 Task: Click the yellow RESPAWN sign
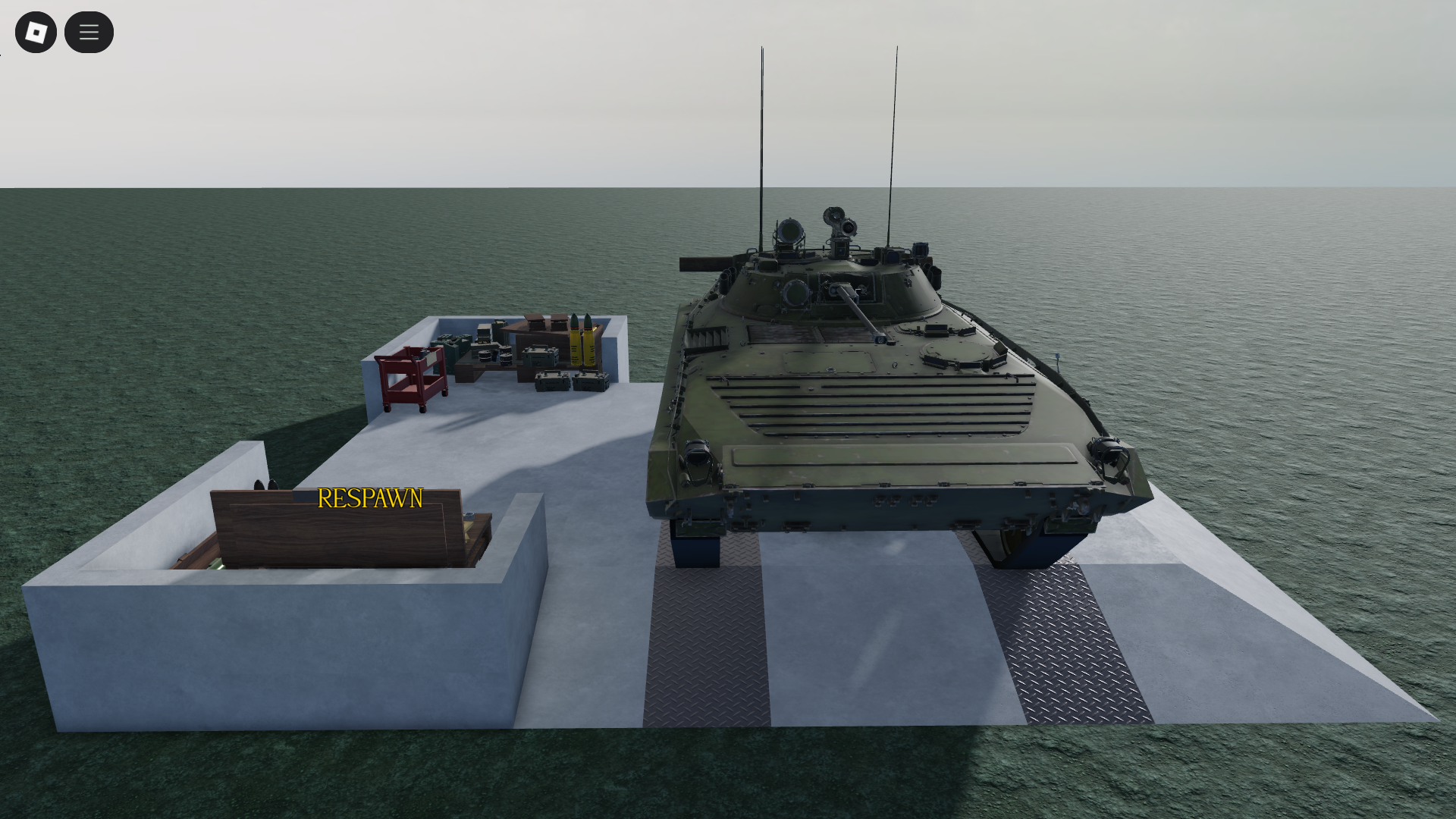pyautogui.click(x=369, y=499)
